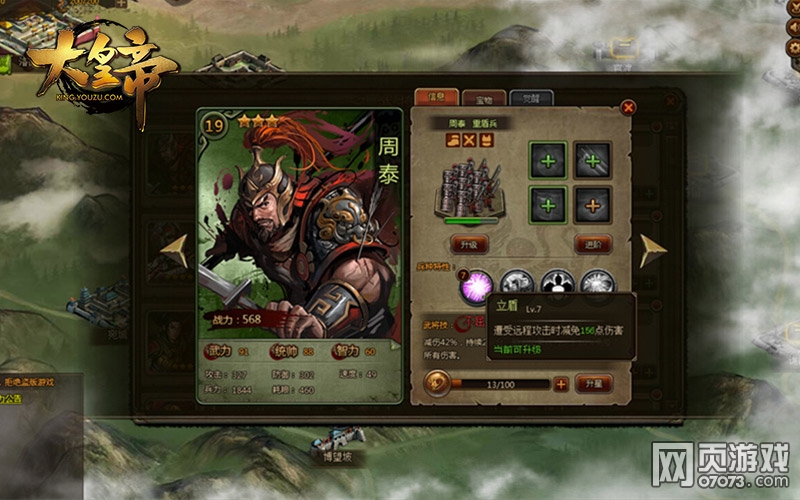This screenshot has width=800, height=500.
Task: Close the general info panel
Action: [x=628, y=107]
